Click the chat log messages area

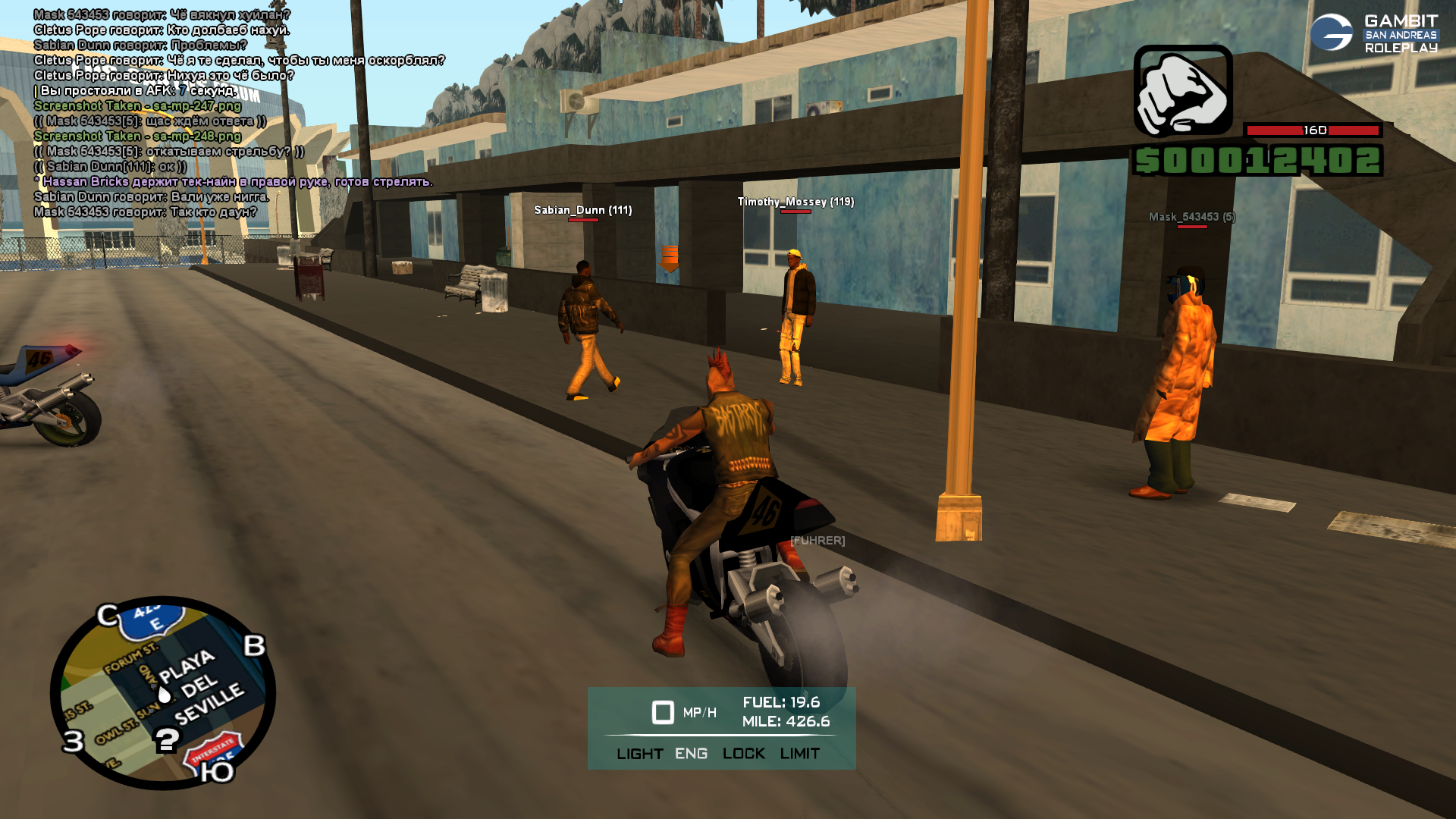tap(235, 114)
